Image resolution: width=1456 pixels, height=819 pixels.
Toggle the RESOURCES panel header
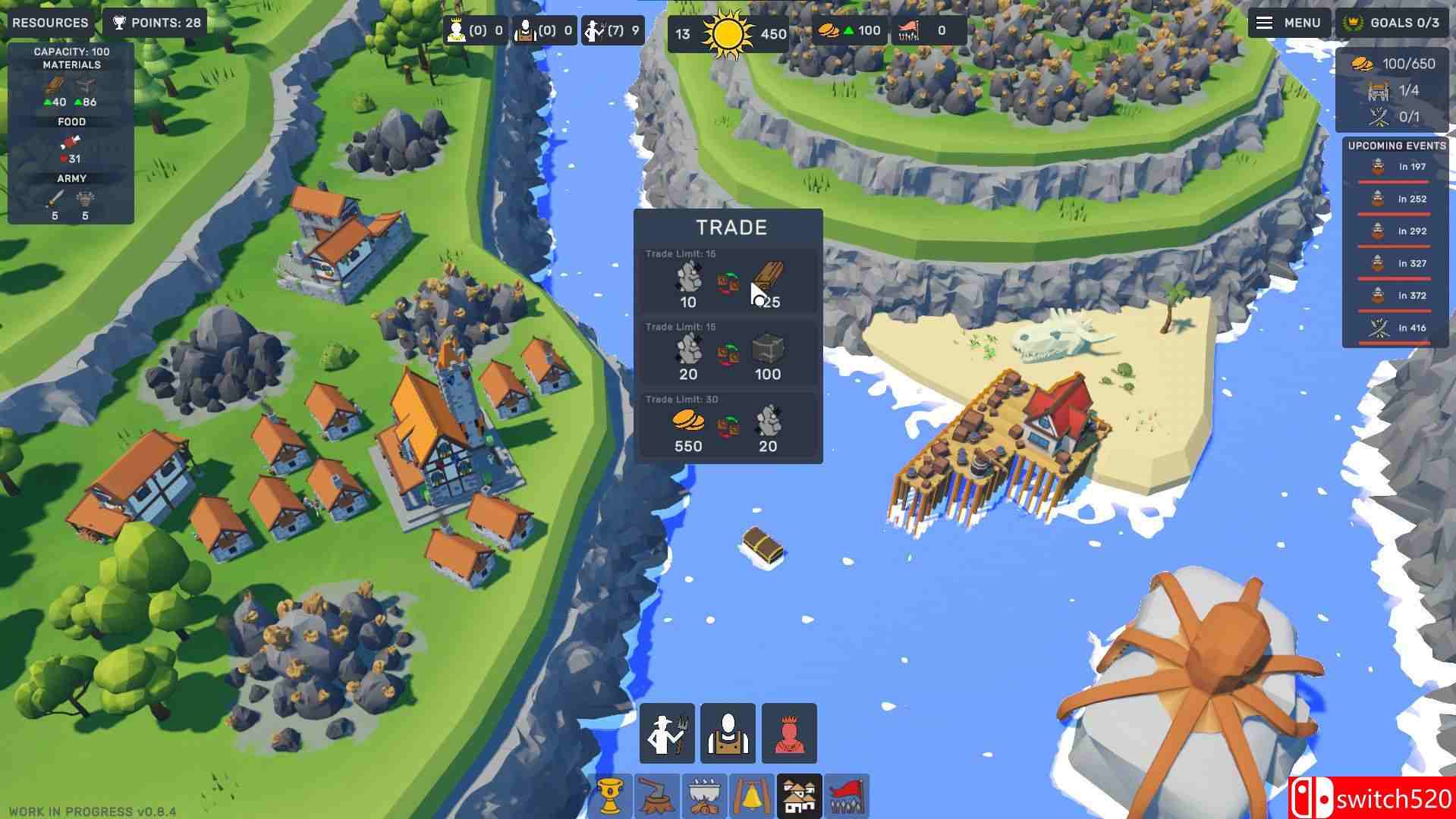tap(49, 22)
